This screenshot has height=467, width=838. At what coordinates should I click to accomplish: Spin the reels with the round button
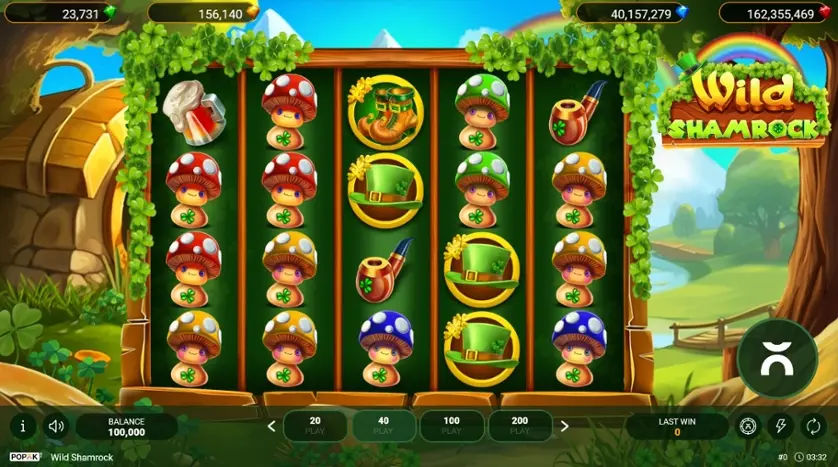(776, 359)
